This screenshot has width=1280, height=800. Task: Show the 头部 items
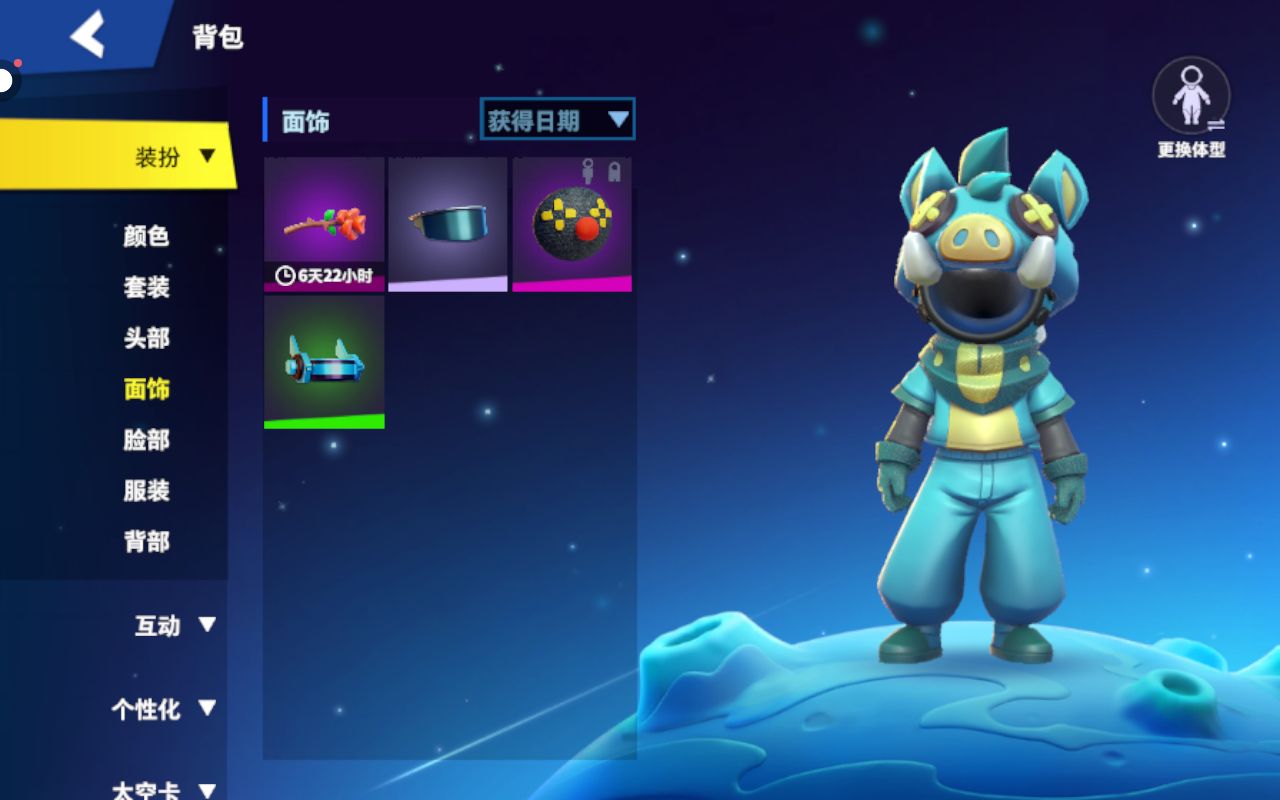click(x=146, y=338)
